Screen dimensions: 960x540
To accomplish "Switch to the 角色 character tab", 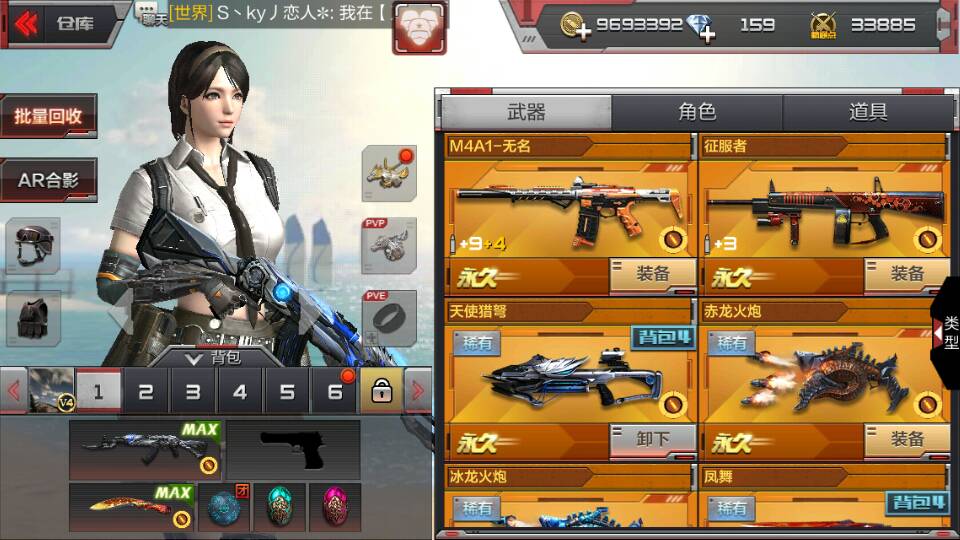I will coord(697,112).
